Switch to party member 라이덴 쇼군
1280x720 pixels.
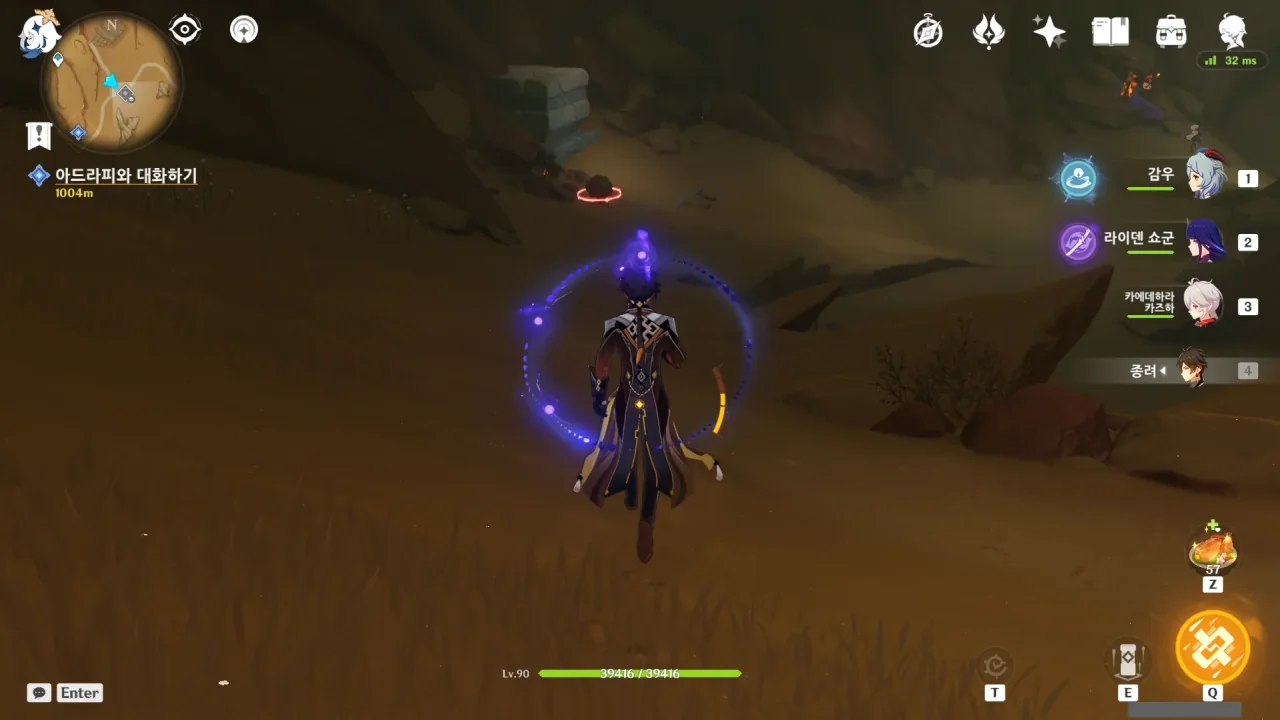pyautogui.click(x=1205, y=242)
